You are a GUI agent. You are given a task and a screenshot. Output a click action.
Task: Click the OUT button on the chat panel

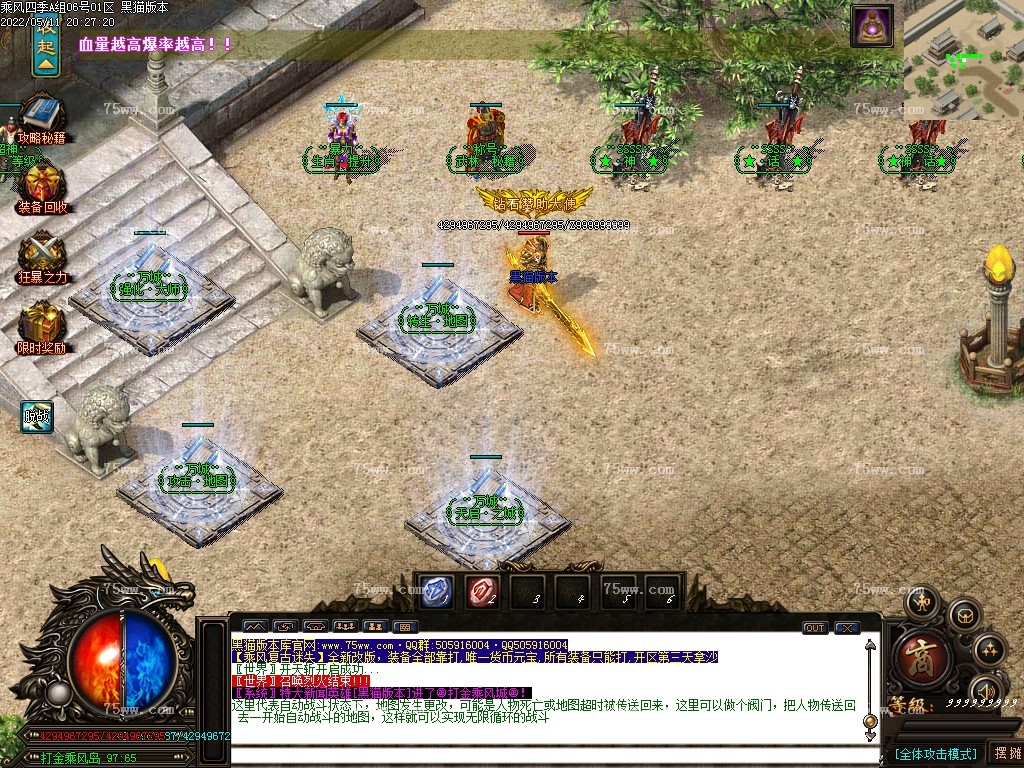(x=815, y=628)
